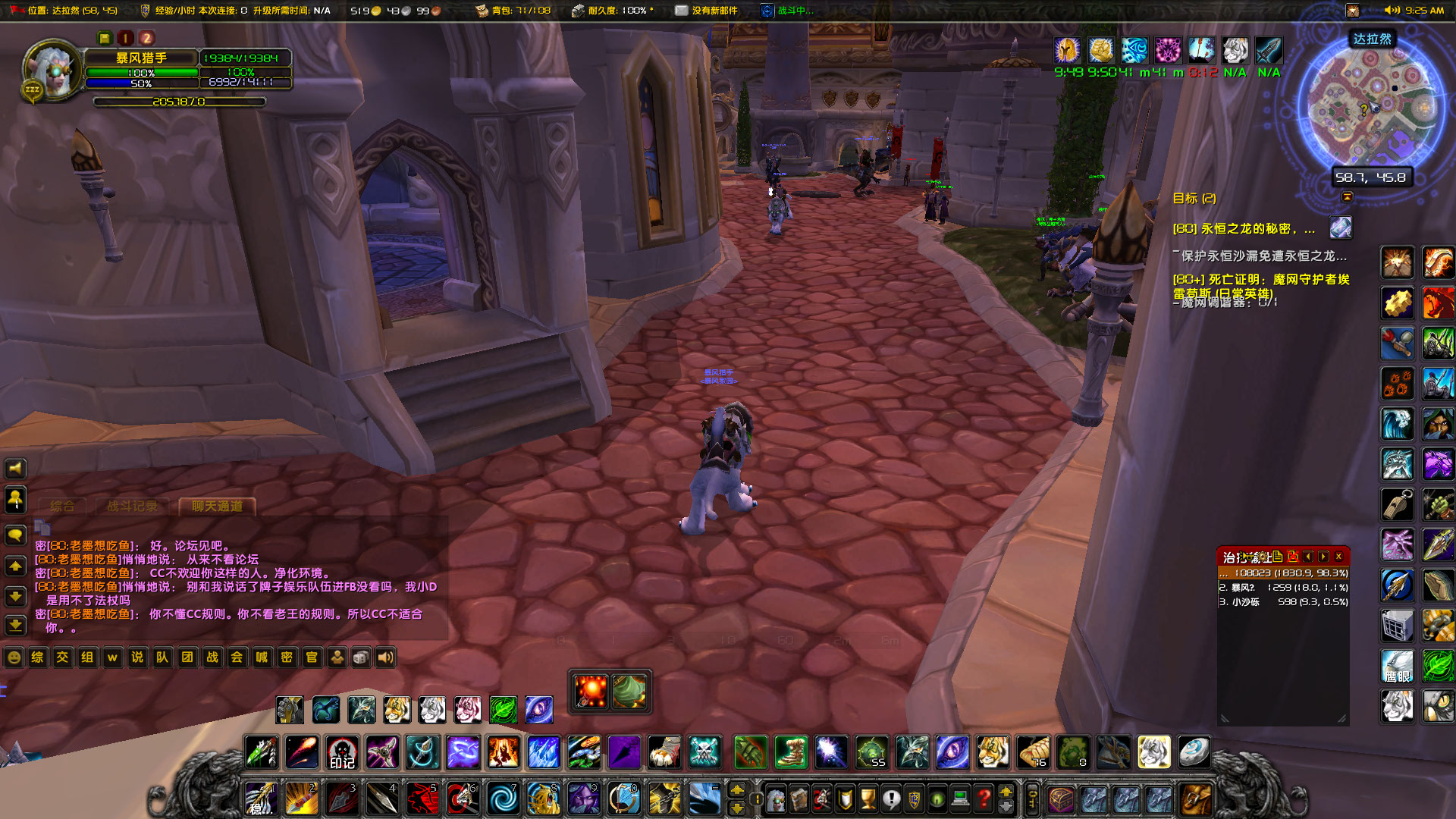
Task: Click the action bar page-up arrow
Action: 739,791
